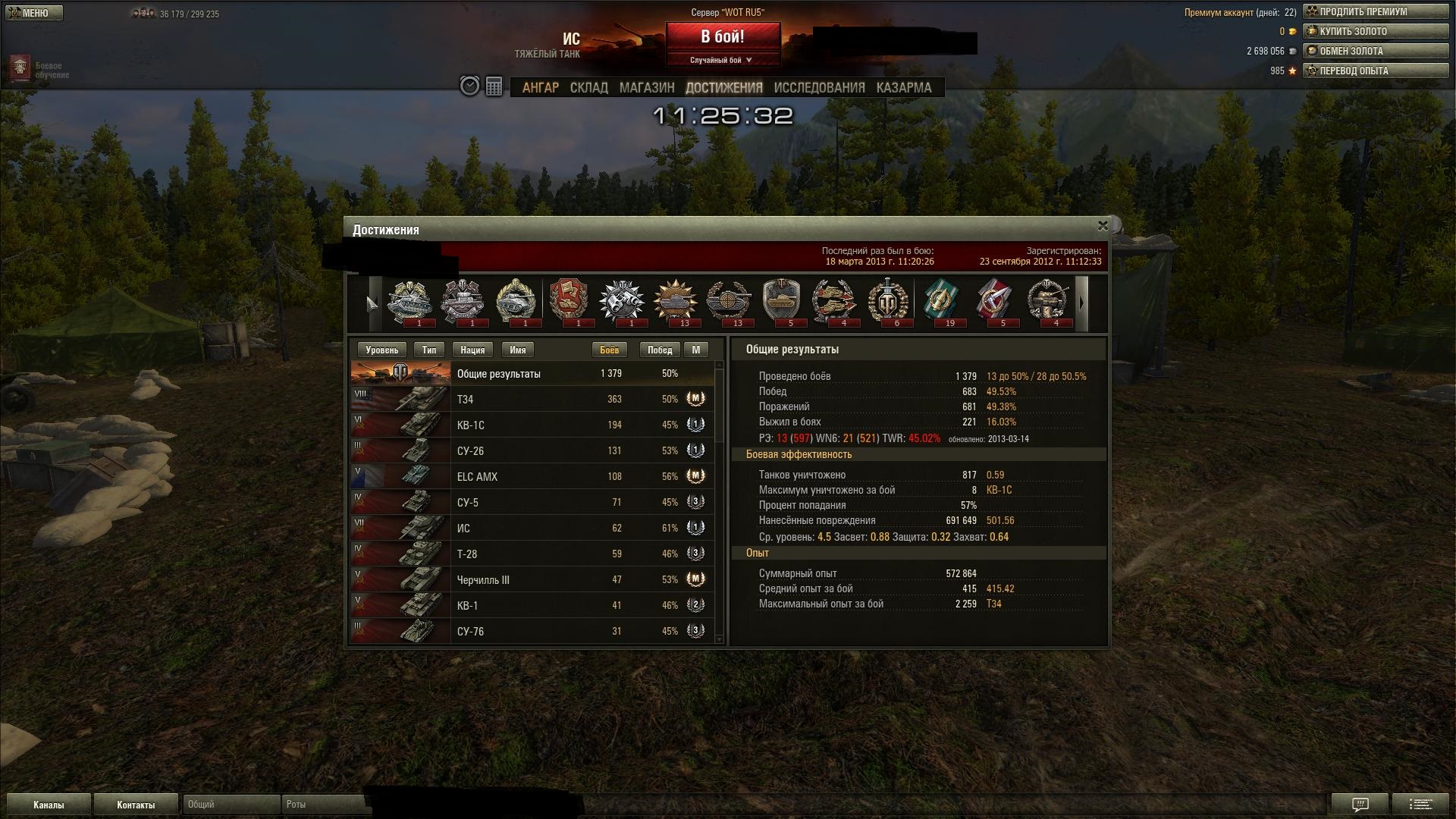Open the Случайный бой battle type dropdown

[722, 60]
